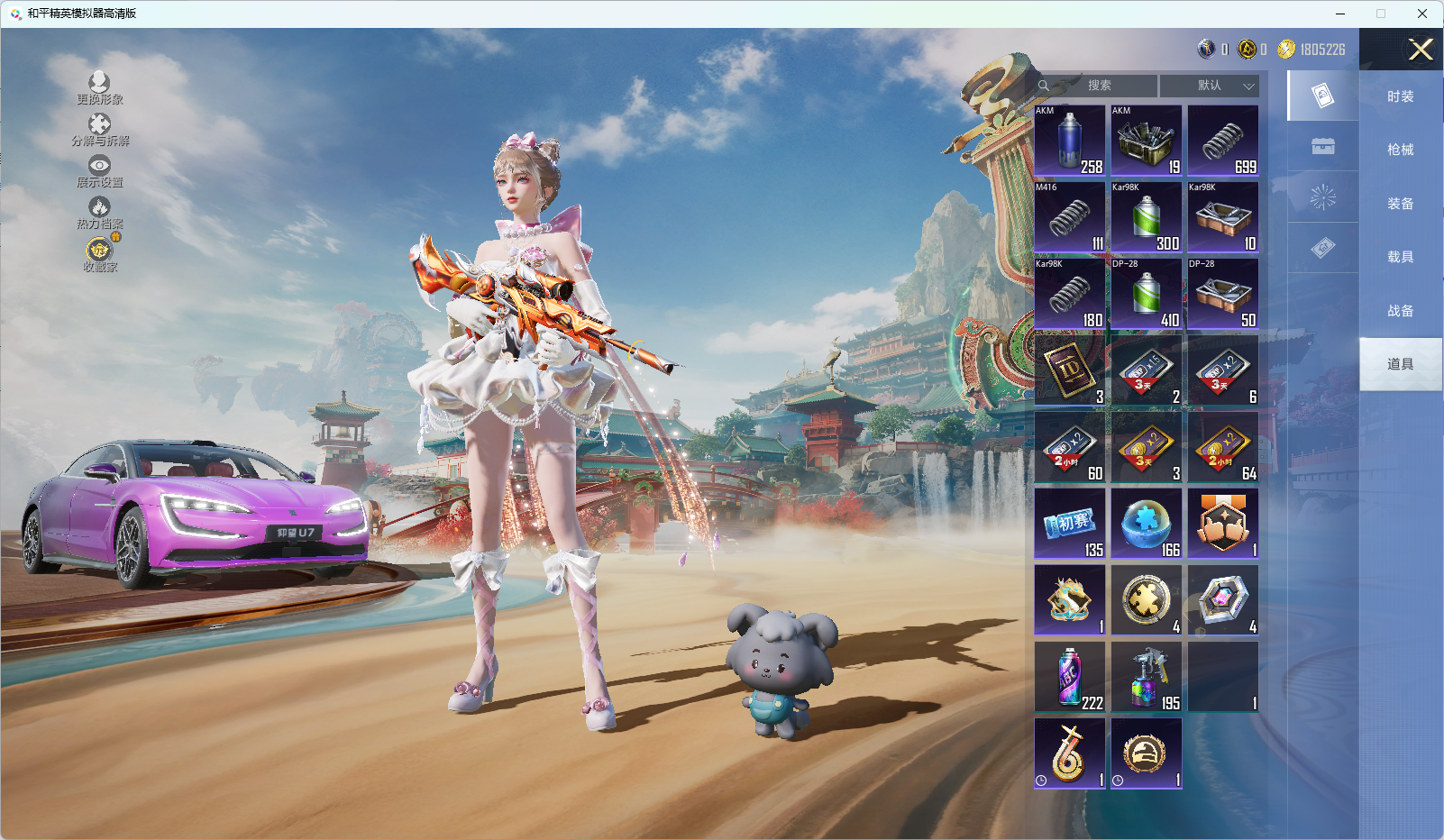Switch to the 时装 category tab

(x=1400, y=96)
